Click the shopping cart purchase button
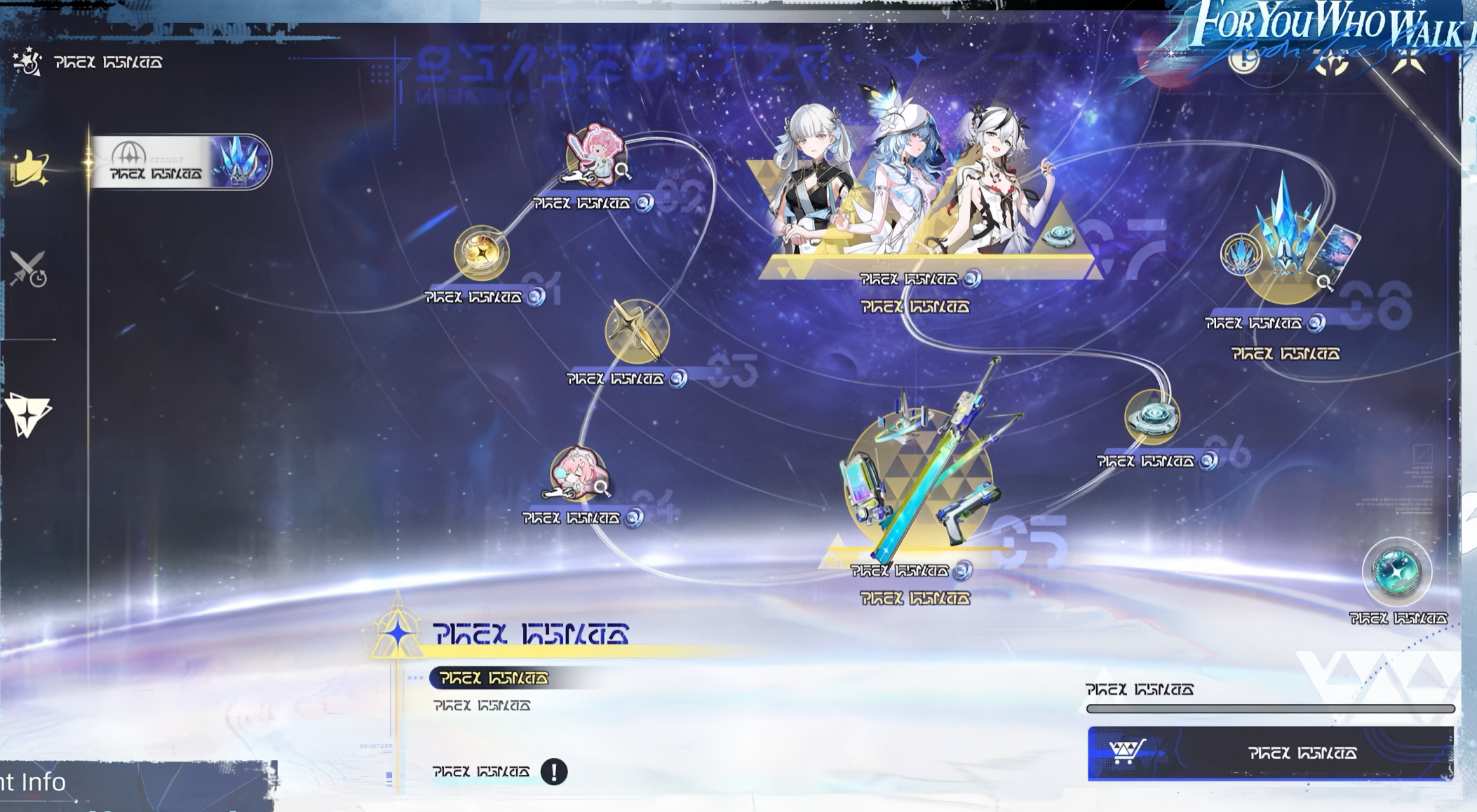The width and height of the screenshot is (1477, 812). click(x=1270, y=753)
